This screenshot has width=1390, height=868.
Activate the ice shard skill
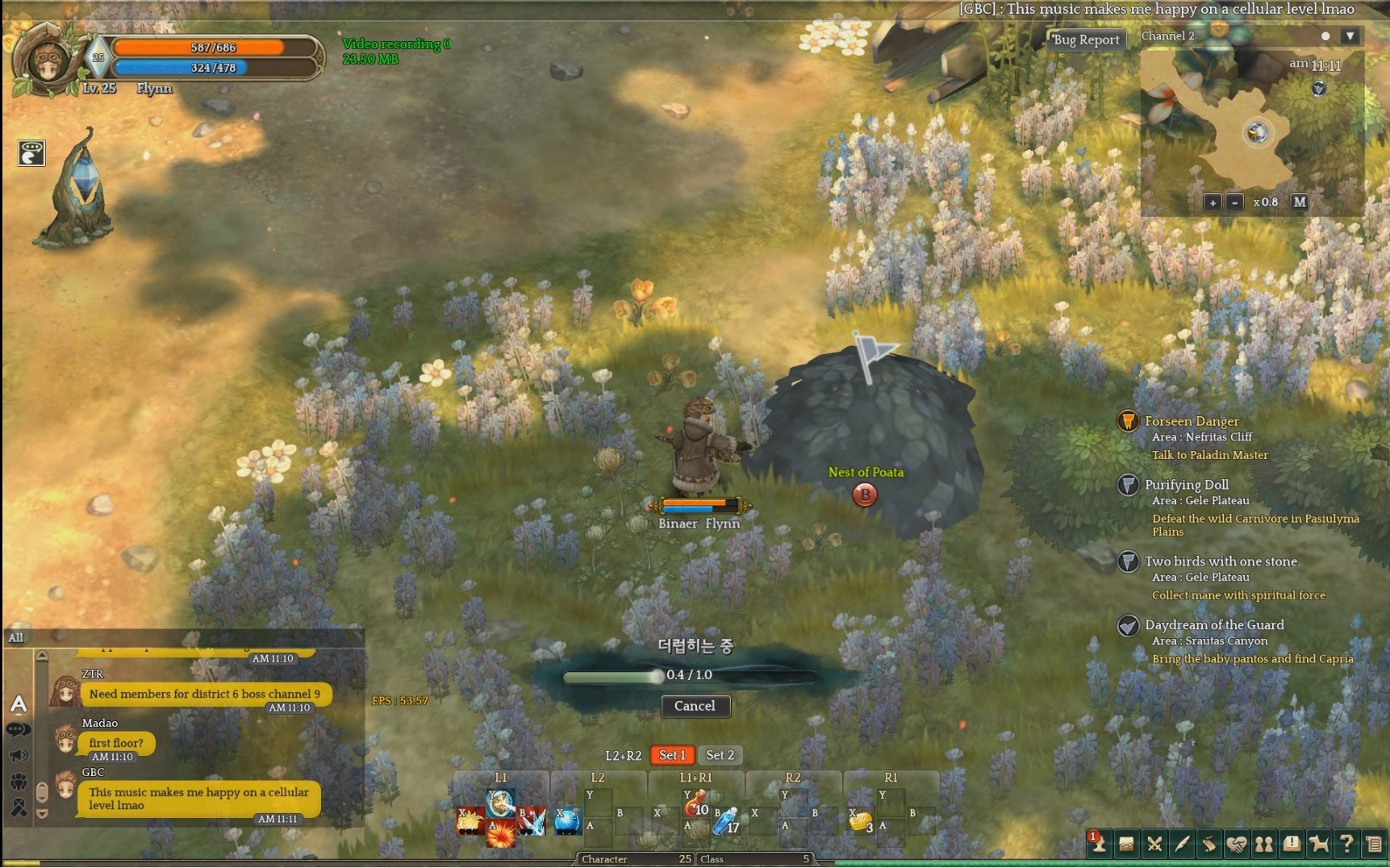coord(532,821)
